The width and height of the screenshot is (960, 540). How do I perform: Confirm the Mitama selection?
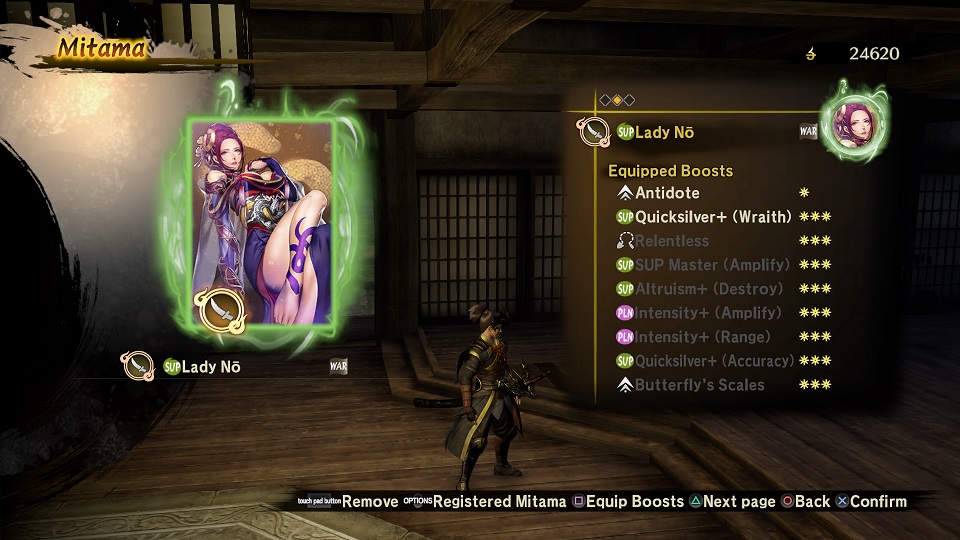877,501
